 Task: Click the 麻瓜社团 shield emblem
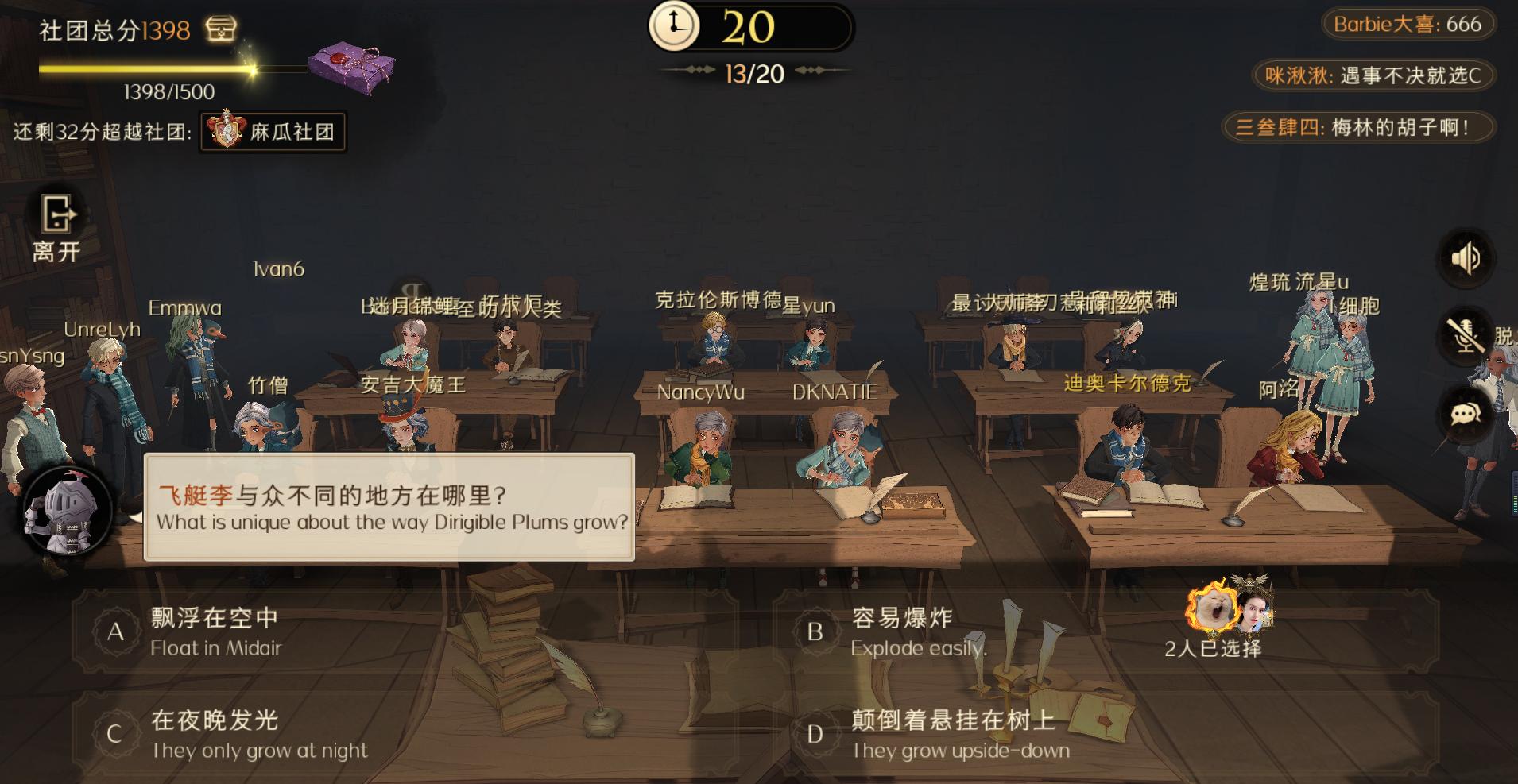click(227, 132)
